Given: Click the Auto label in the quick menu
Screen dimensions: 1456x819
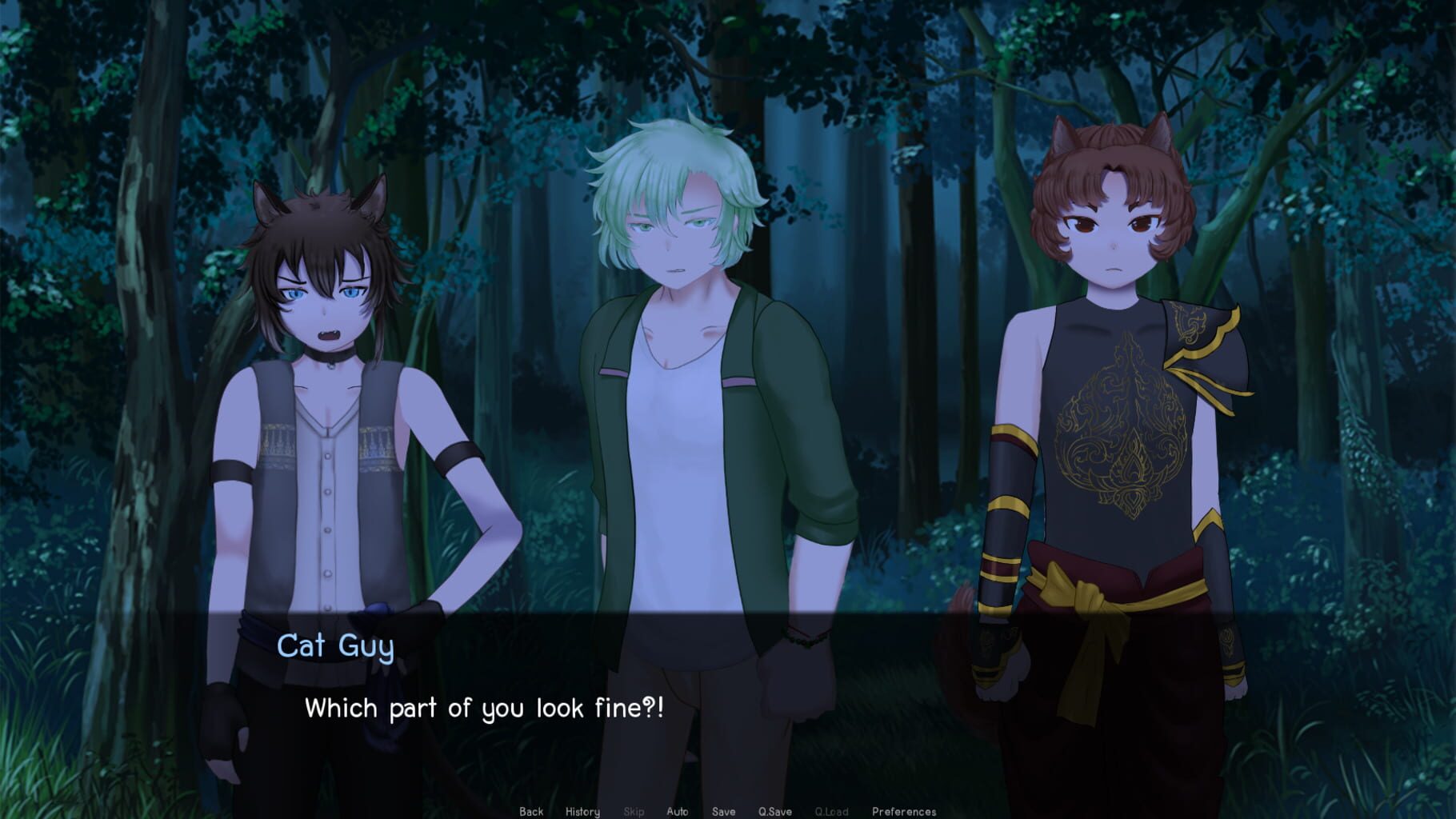Looking at the screenshot, I should (x=678, y=810).
